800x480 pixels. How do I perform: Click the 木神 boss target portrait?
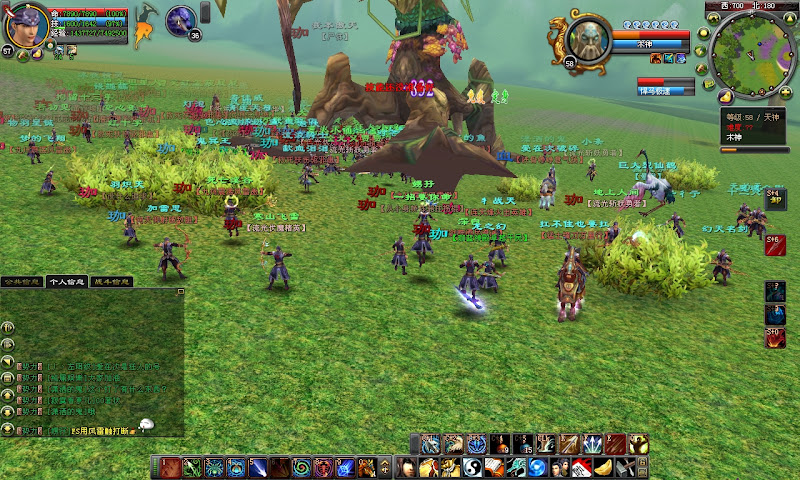point(588,39)
